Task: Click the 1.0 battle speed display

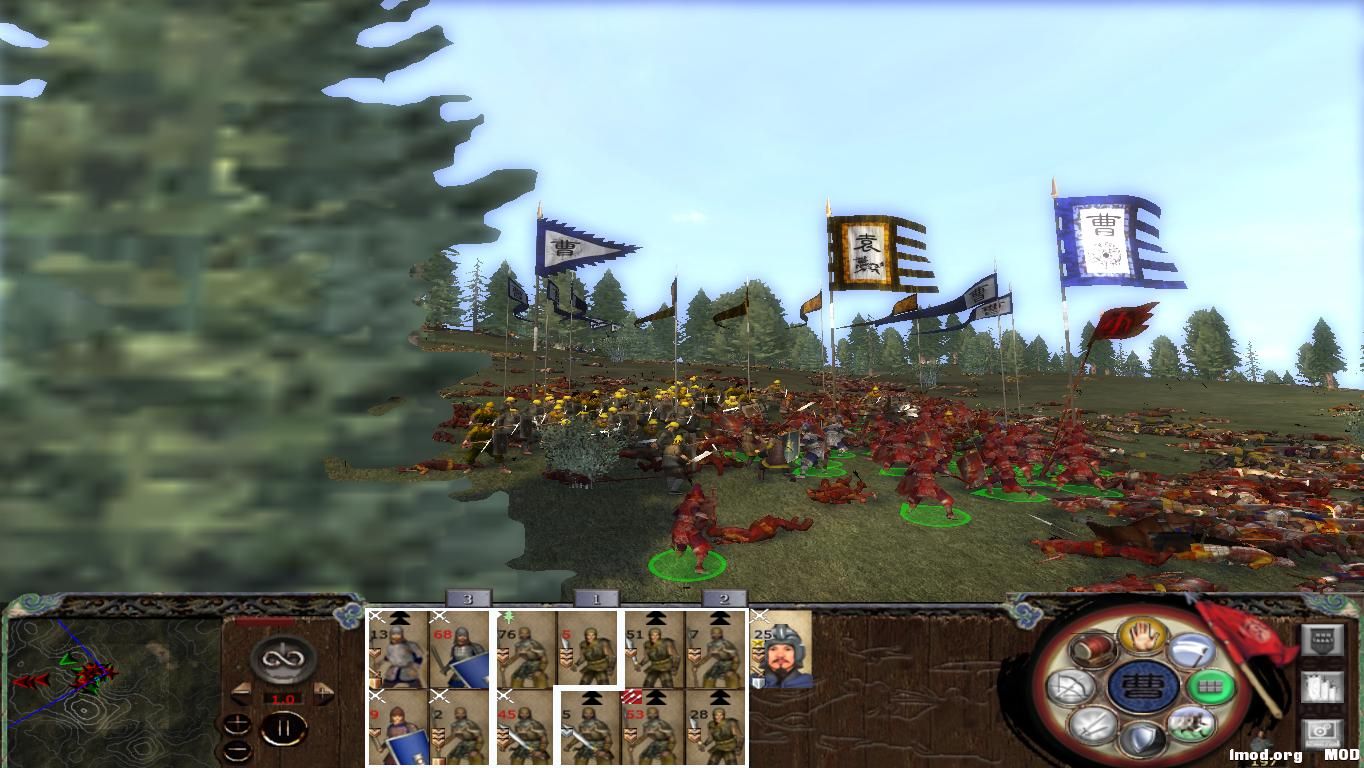Action: 283,699
